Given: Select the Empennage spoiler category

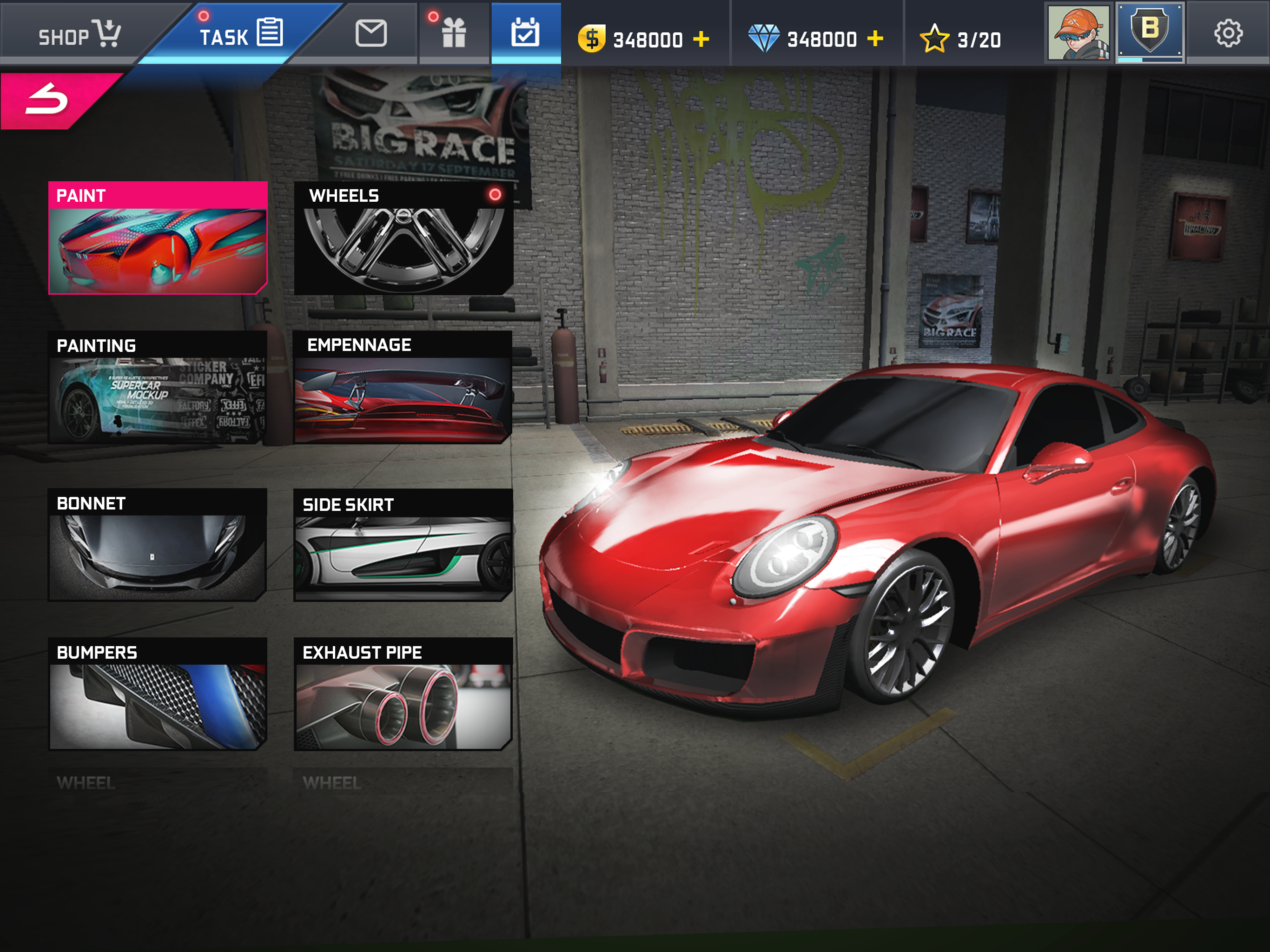Looking at the screenshot, I should coord(403,387).
